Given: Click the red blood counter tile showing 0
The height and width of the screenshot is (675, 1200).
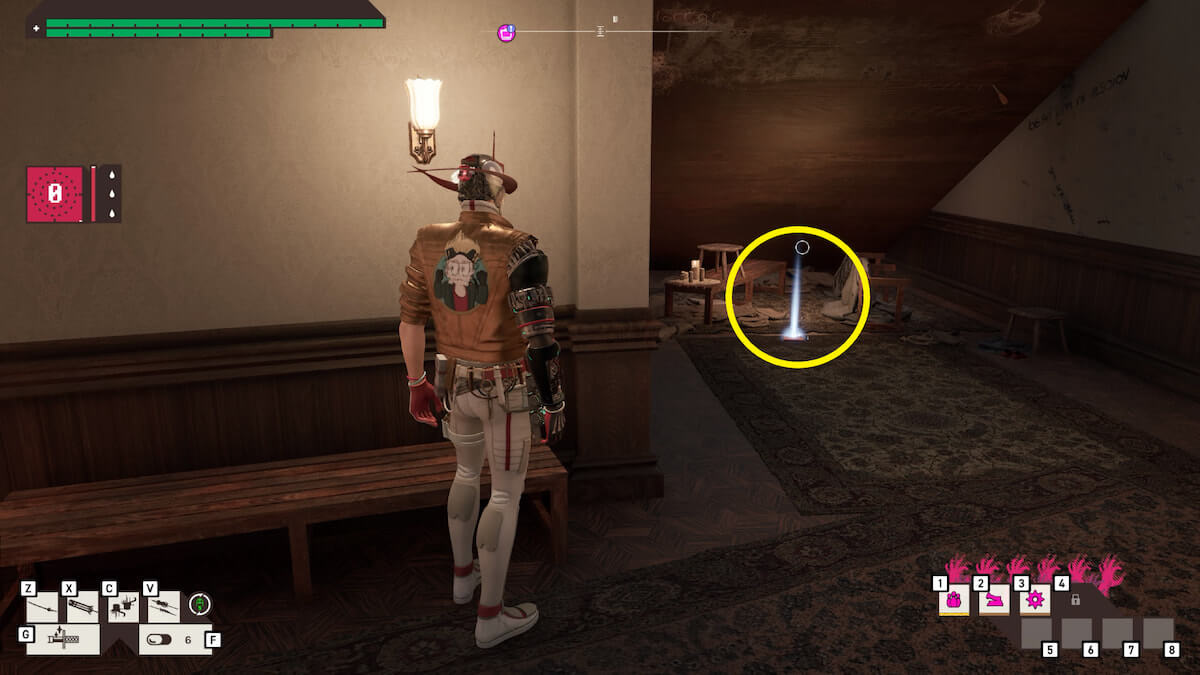Looking at the screenshot, I should [56, 194].
